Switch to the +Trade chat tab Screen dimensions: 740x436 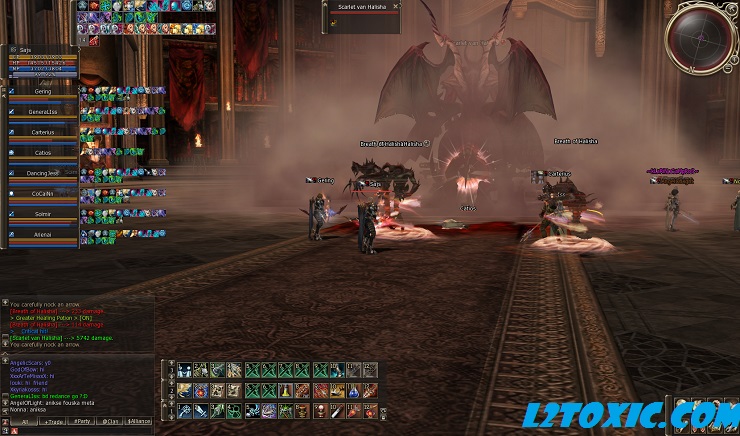[x=52, y=422]
